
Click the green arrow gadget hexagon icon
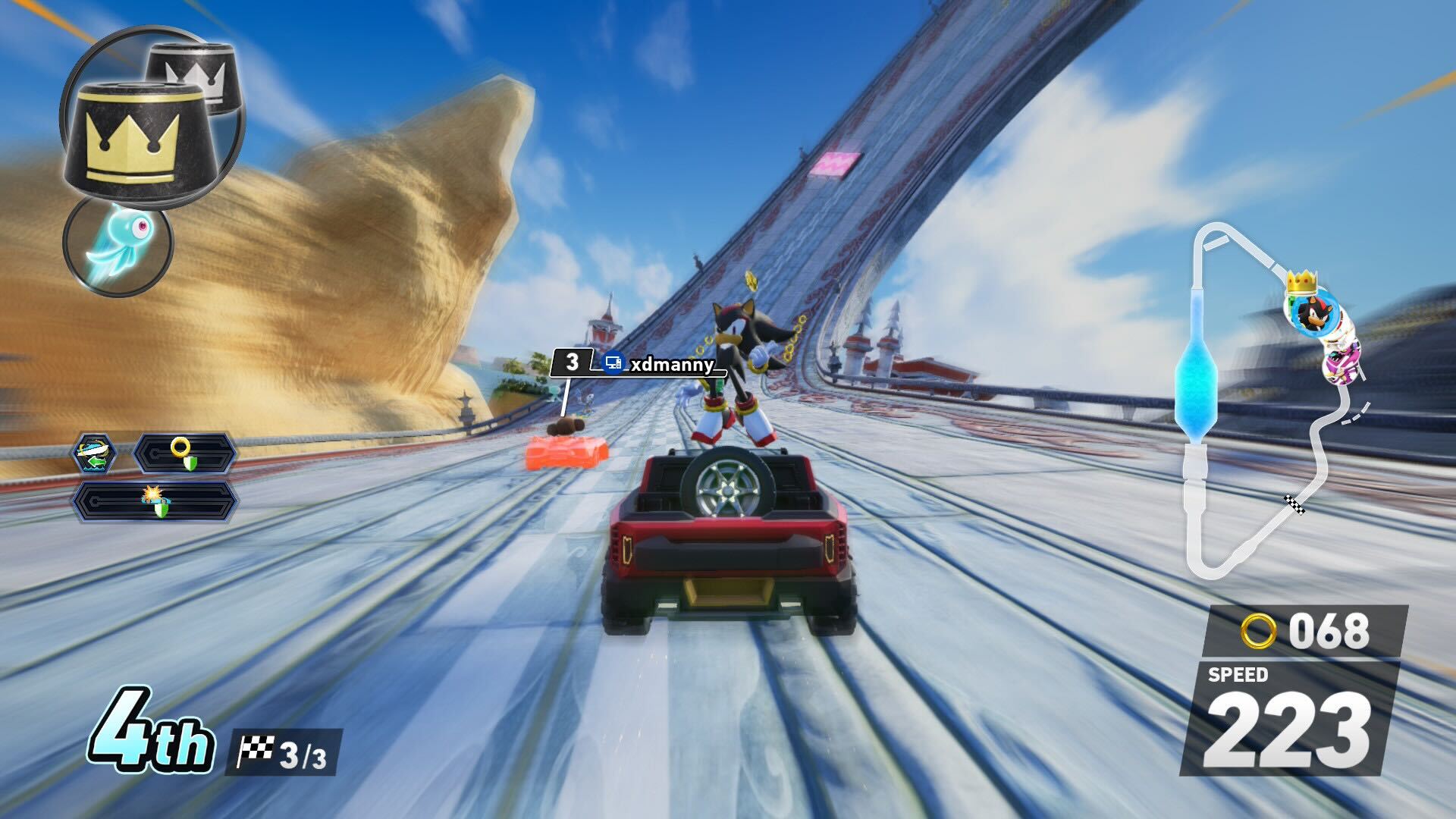(95, 453)
